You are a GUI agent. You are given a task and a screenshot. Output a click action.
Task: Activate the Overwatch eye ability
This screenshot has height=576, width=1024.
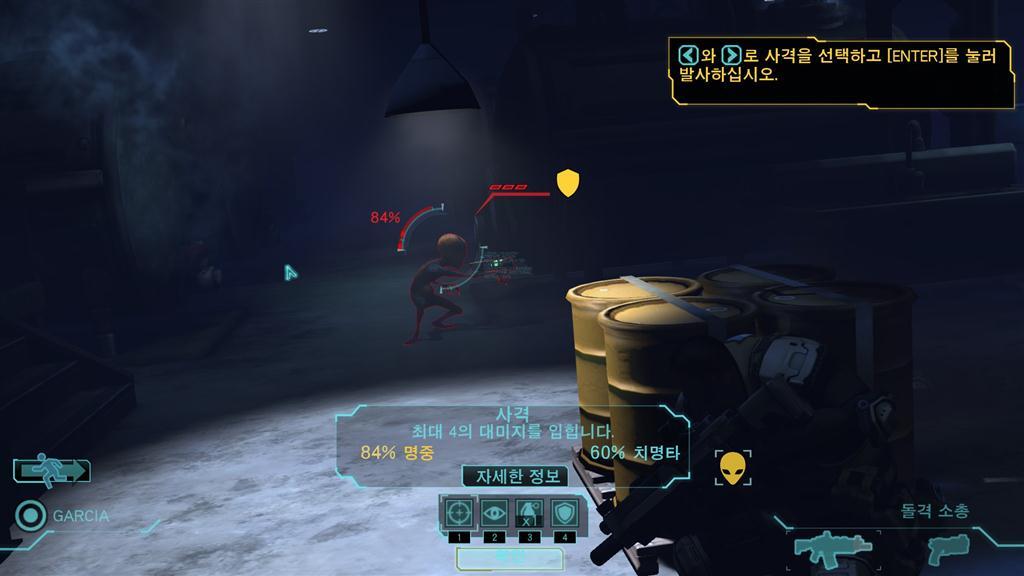[x=494, y=513]
